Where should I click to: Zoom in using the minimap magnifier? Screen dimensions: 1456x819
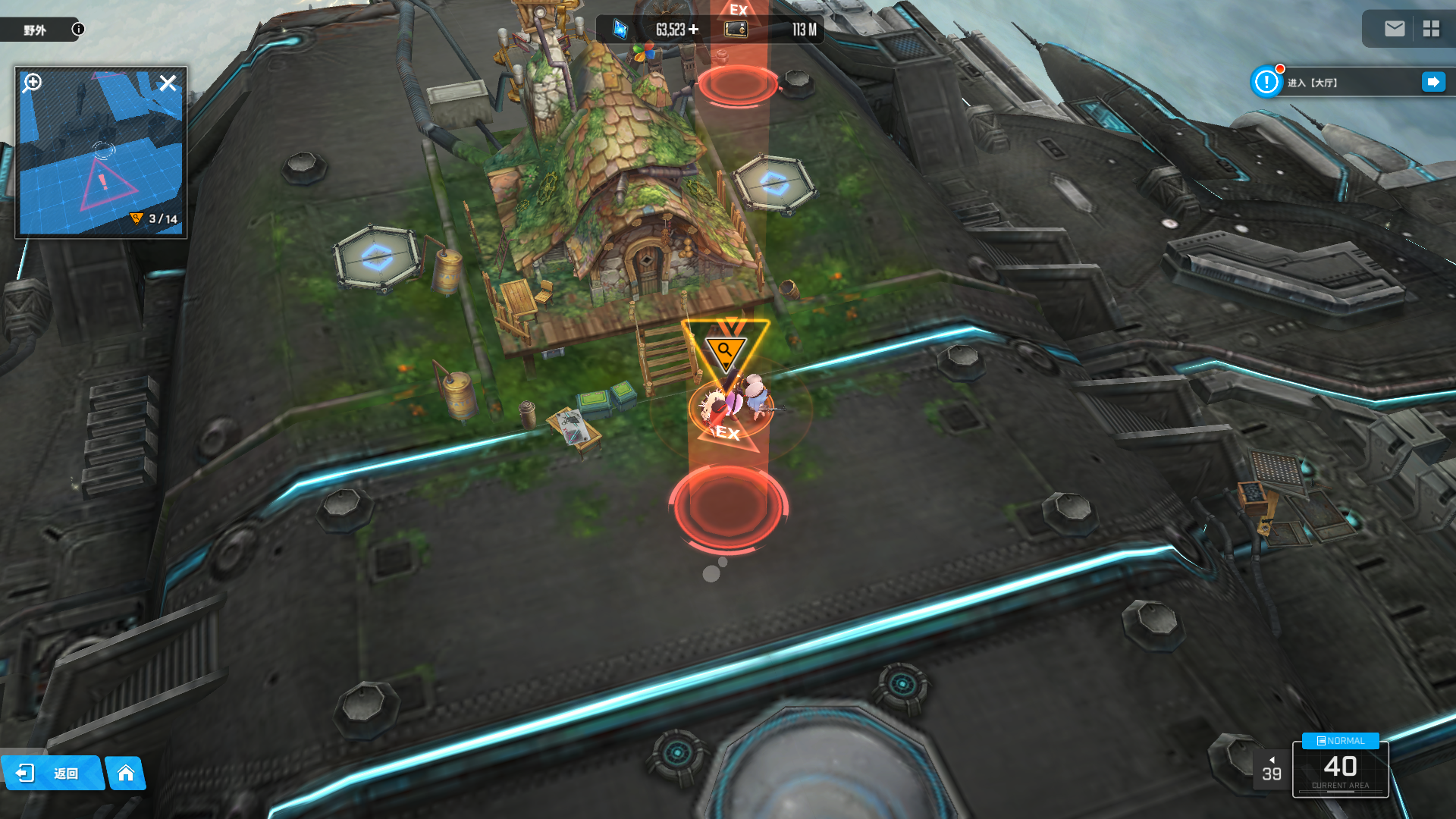coord(32,82)
